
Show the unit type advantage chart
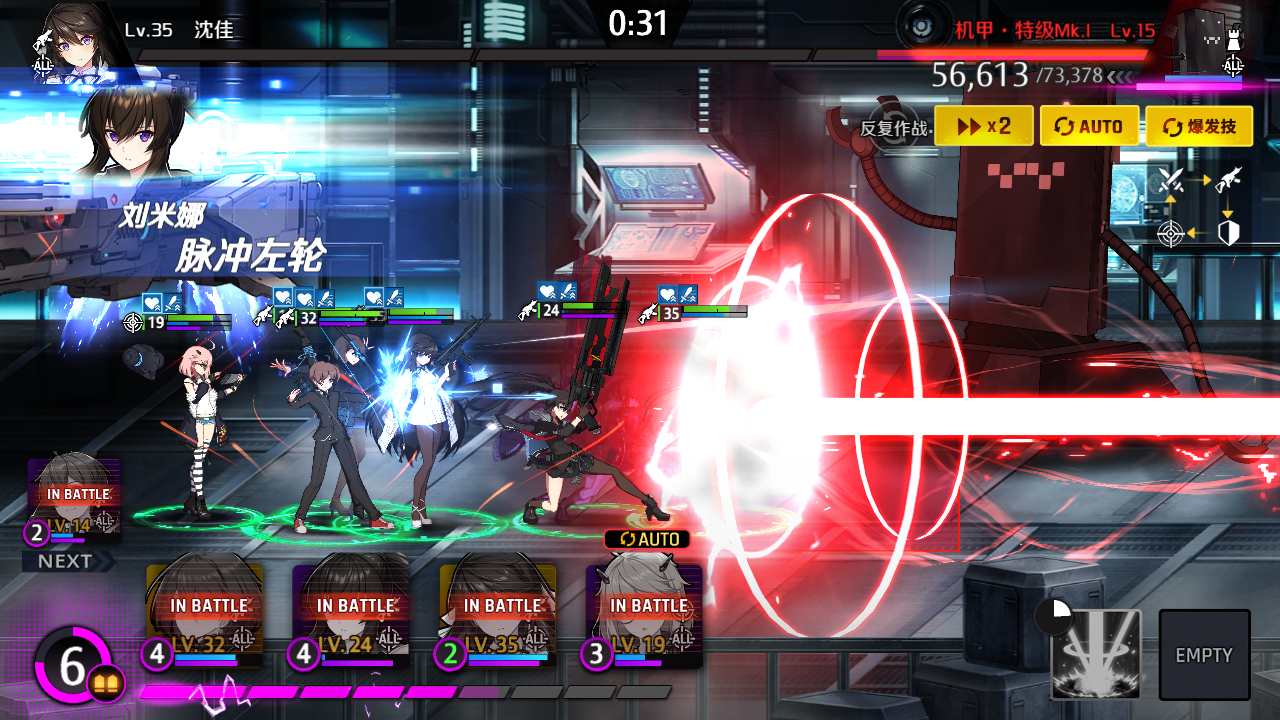click(1200, 207)
